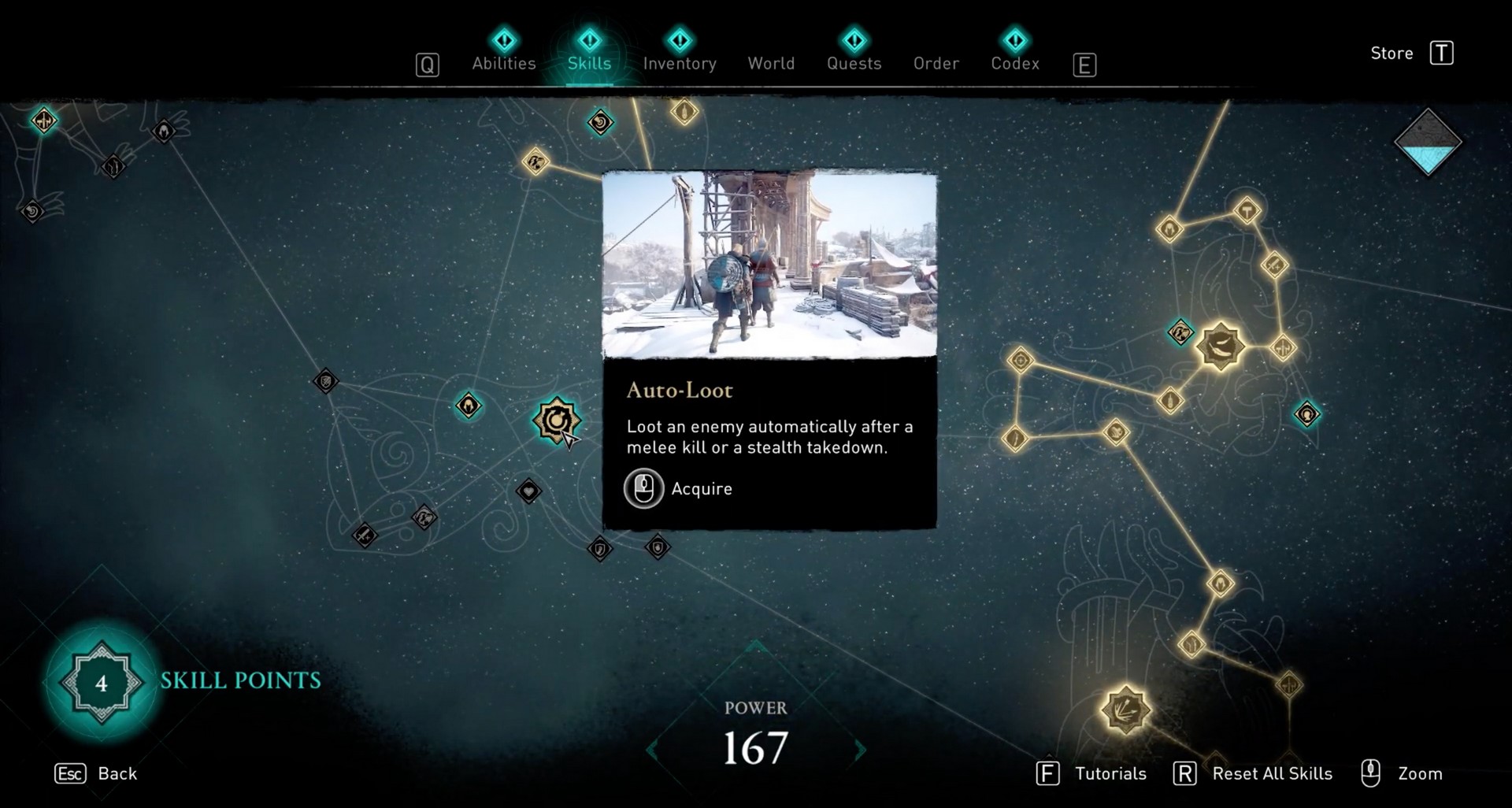Click the shield skill node below the tooltip
The height and width of the screenshot is (808, 1512).
pos(658,548)
